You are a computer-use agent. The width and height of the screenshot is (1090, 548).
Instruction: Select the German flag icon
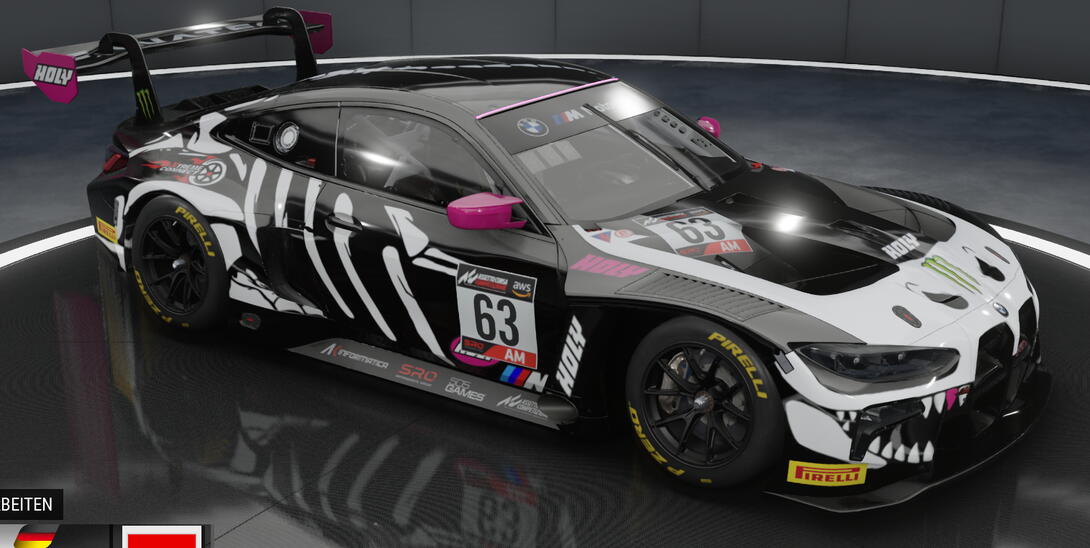coord(34,537)
